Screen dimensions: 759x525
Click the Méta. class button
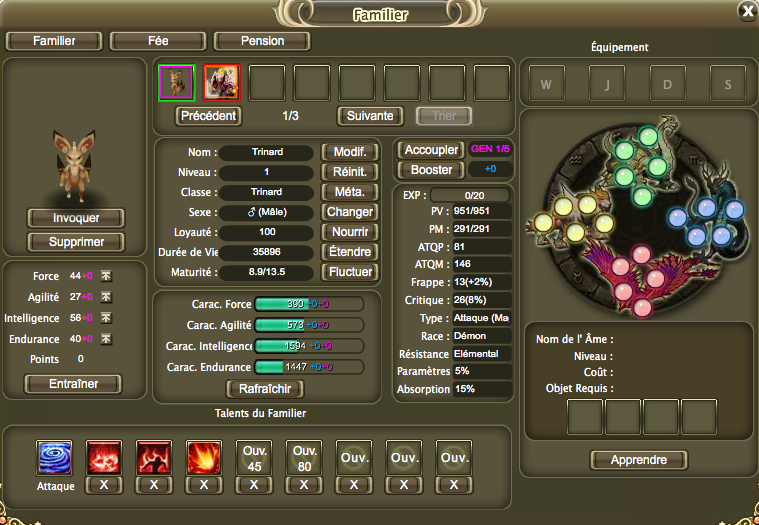(348, 192)
